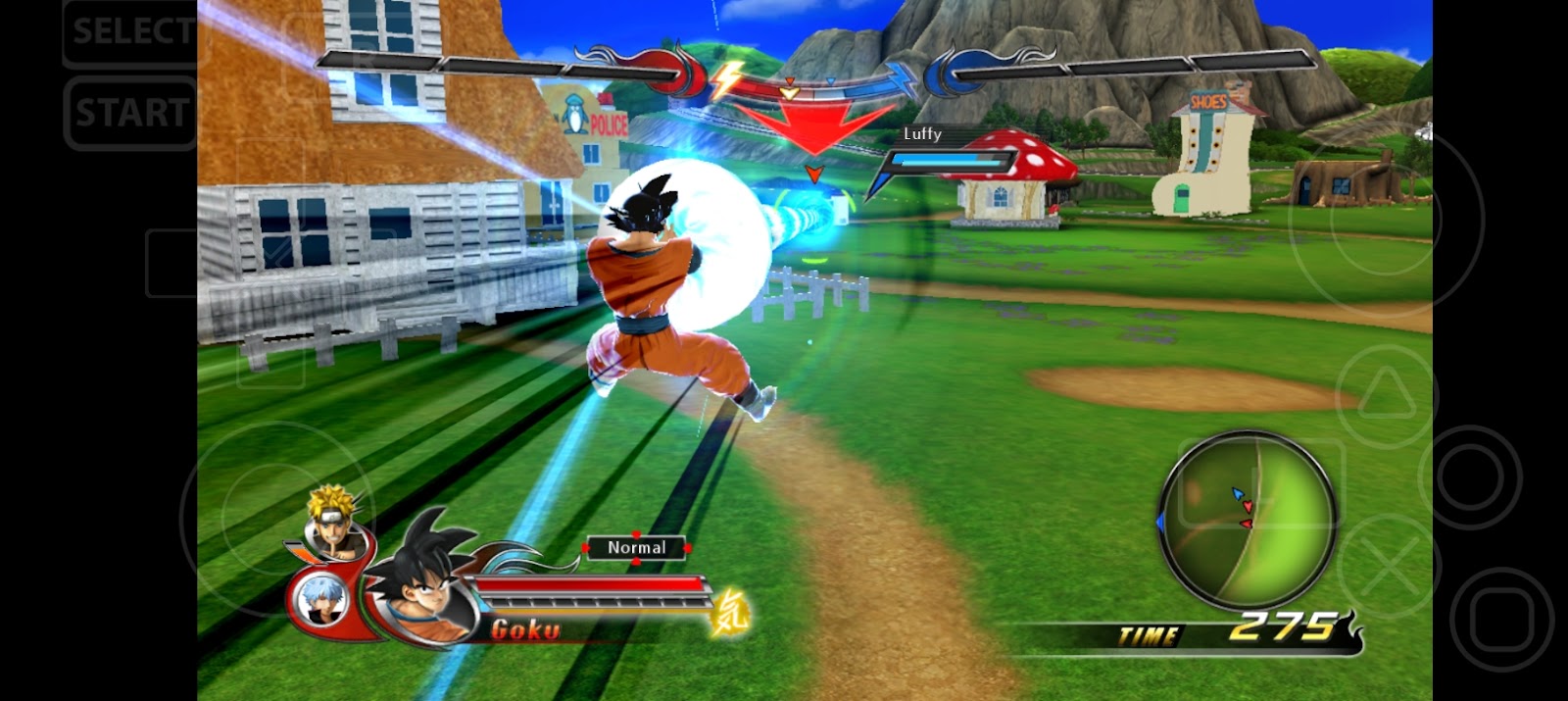
Task: Tap the START overlay button
Action: click(x=131, y=114)
